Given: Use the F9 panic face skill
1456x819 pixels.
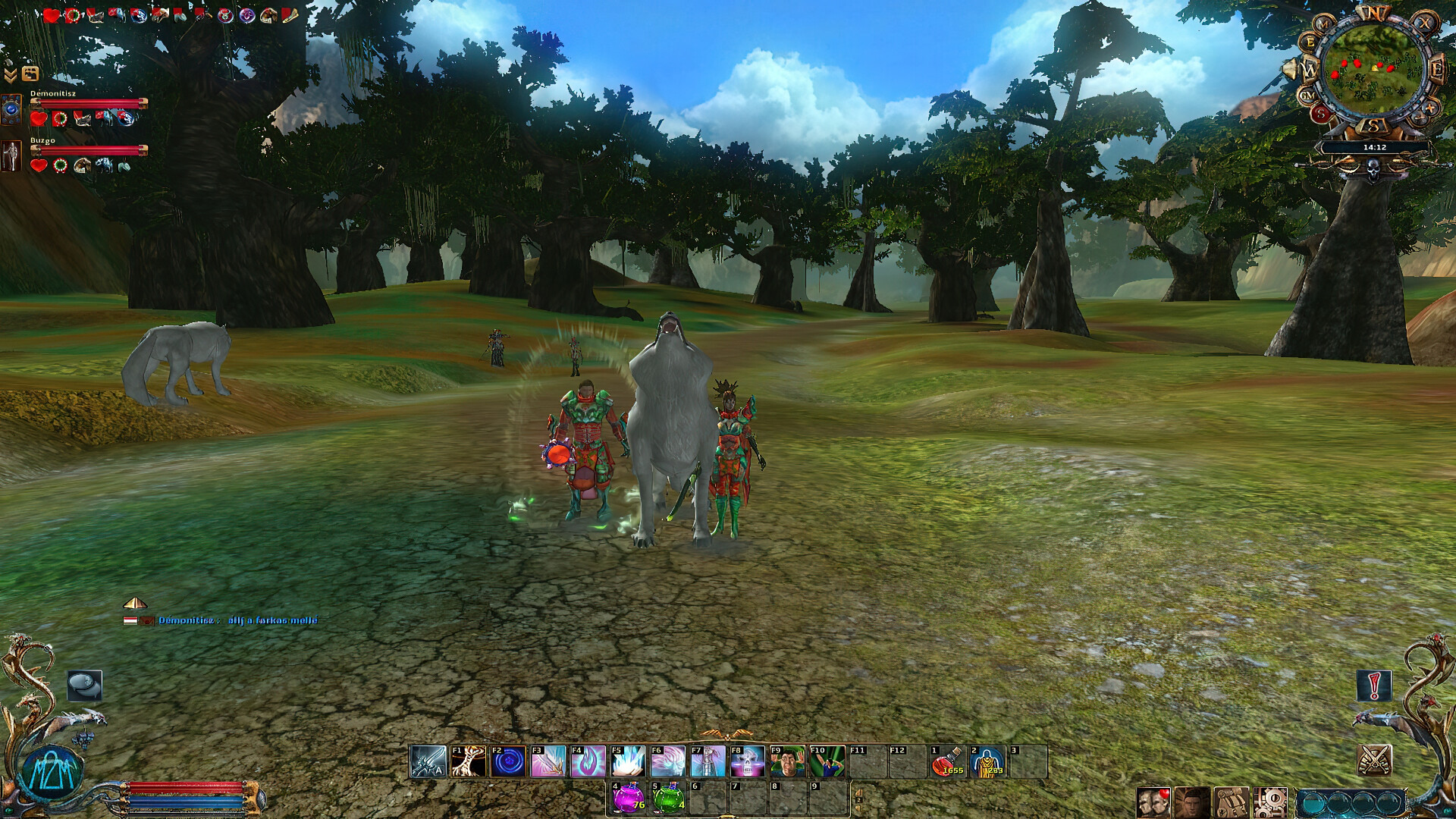Looking at the screenshot, I should click(786, 760).
